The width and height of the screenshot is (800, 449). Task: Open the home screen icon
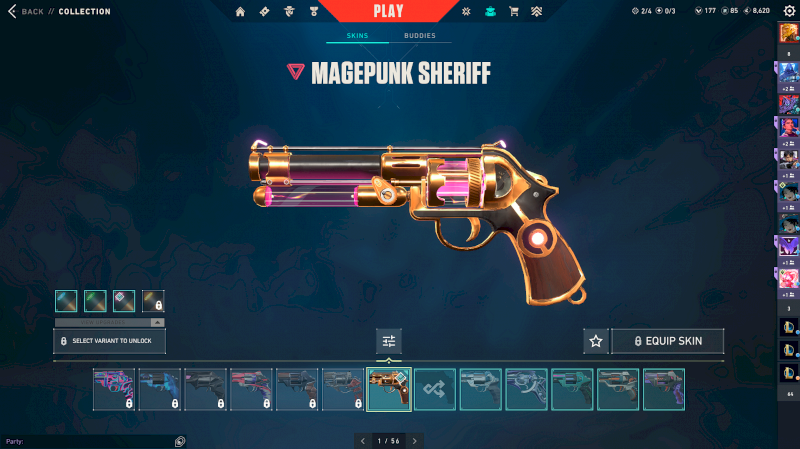(240, 12)
